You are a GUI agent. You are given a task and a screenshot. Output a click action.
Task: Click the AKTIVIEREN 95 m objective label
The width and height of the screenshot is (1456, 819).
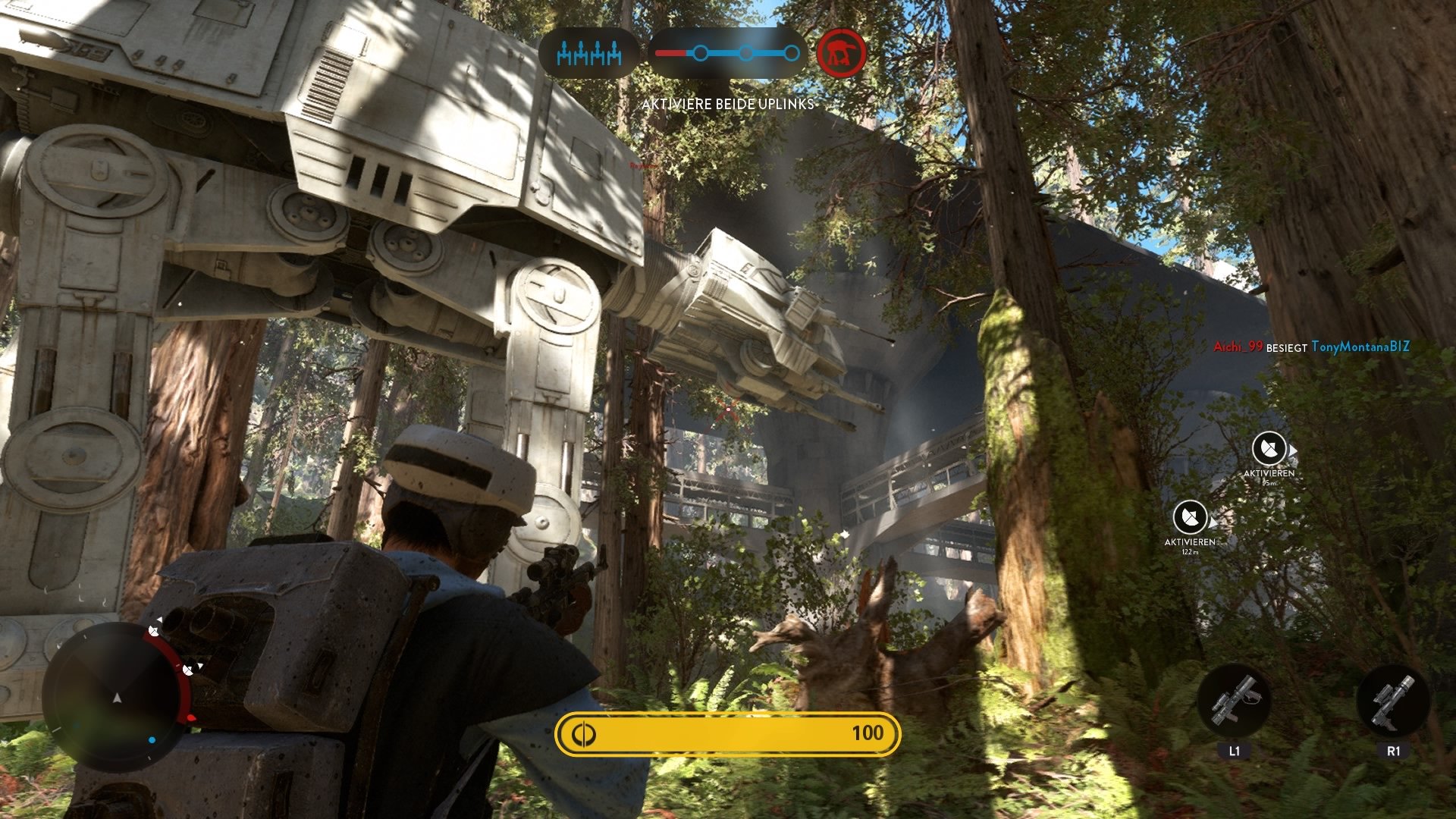point(1269,473)
